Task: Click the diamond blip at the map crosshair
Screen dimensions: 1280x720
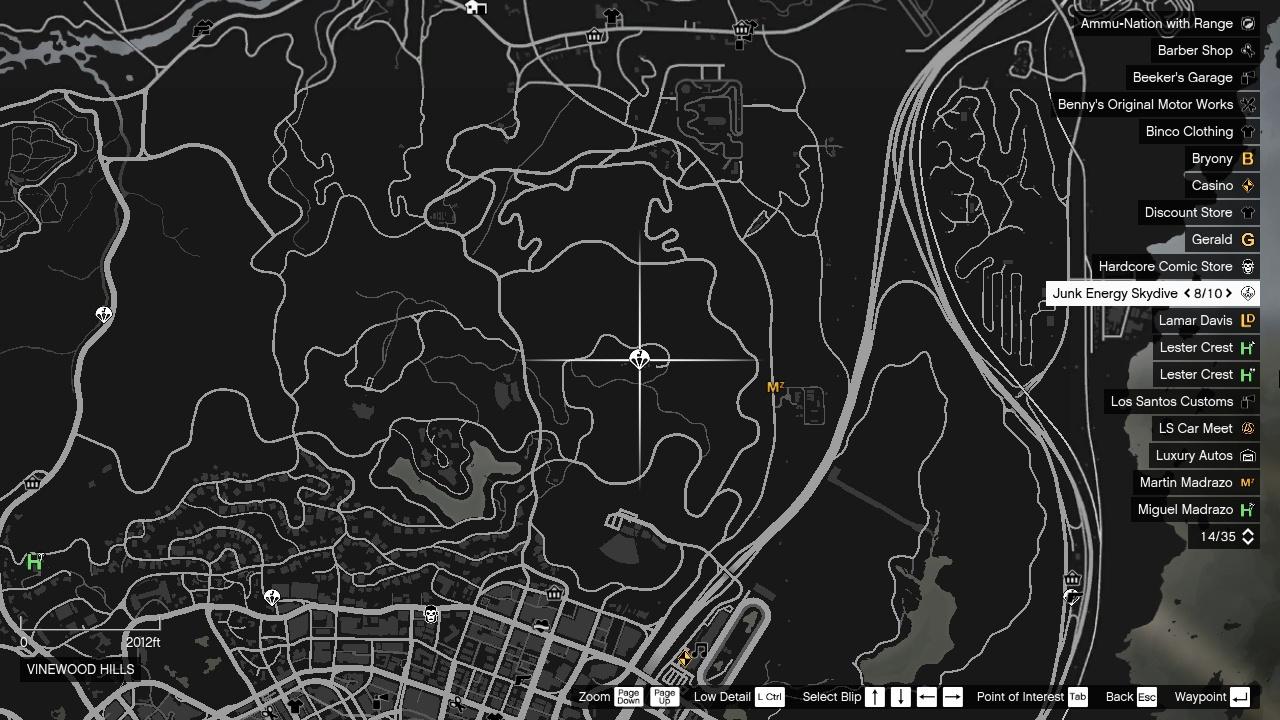Action: click(640, 359)
